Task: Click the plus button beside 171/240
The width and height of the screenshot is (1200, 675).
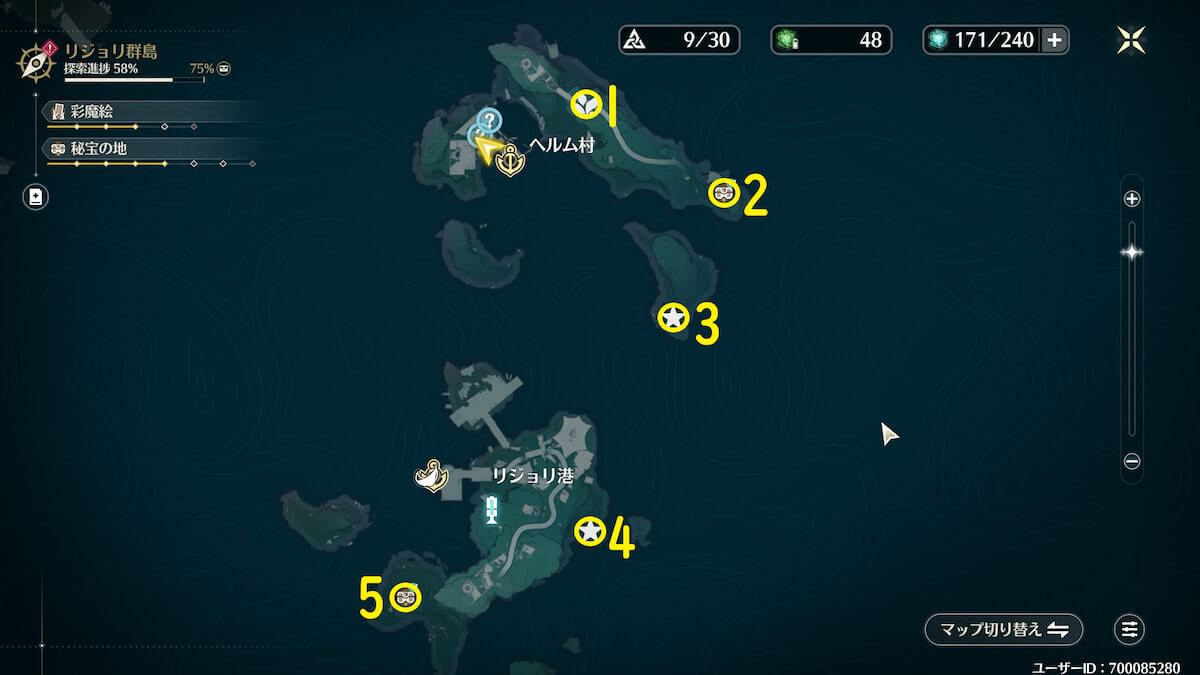Action: pos(1054,40)
